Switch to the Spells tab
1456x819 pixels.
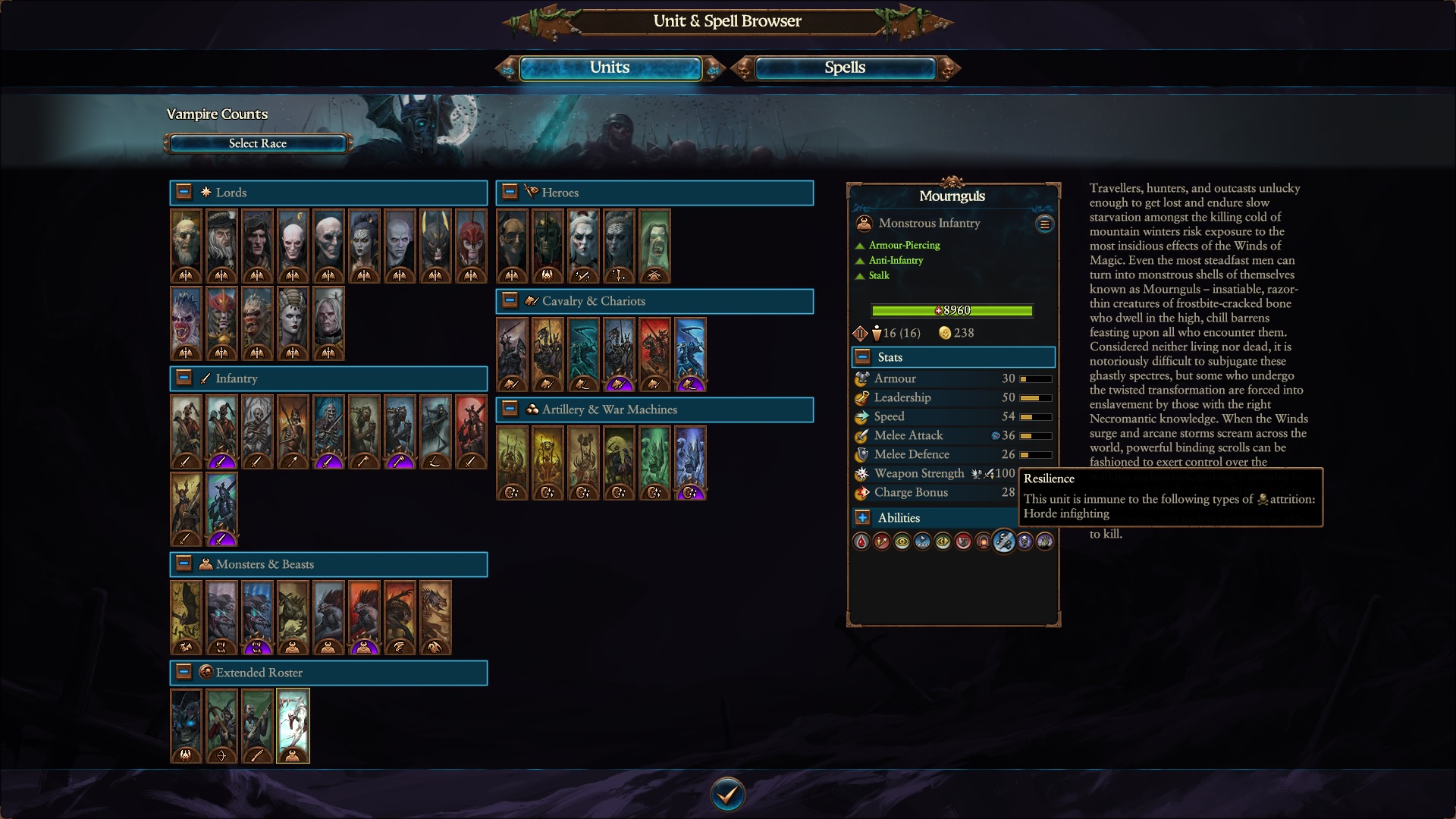[x=844, y=67]
